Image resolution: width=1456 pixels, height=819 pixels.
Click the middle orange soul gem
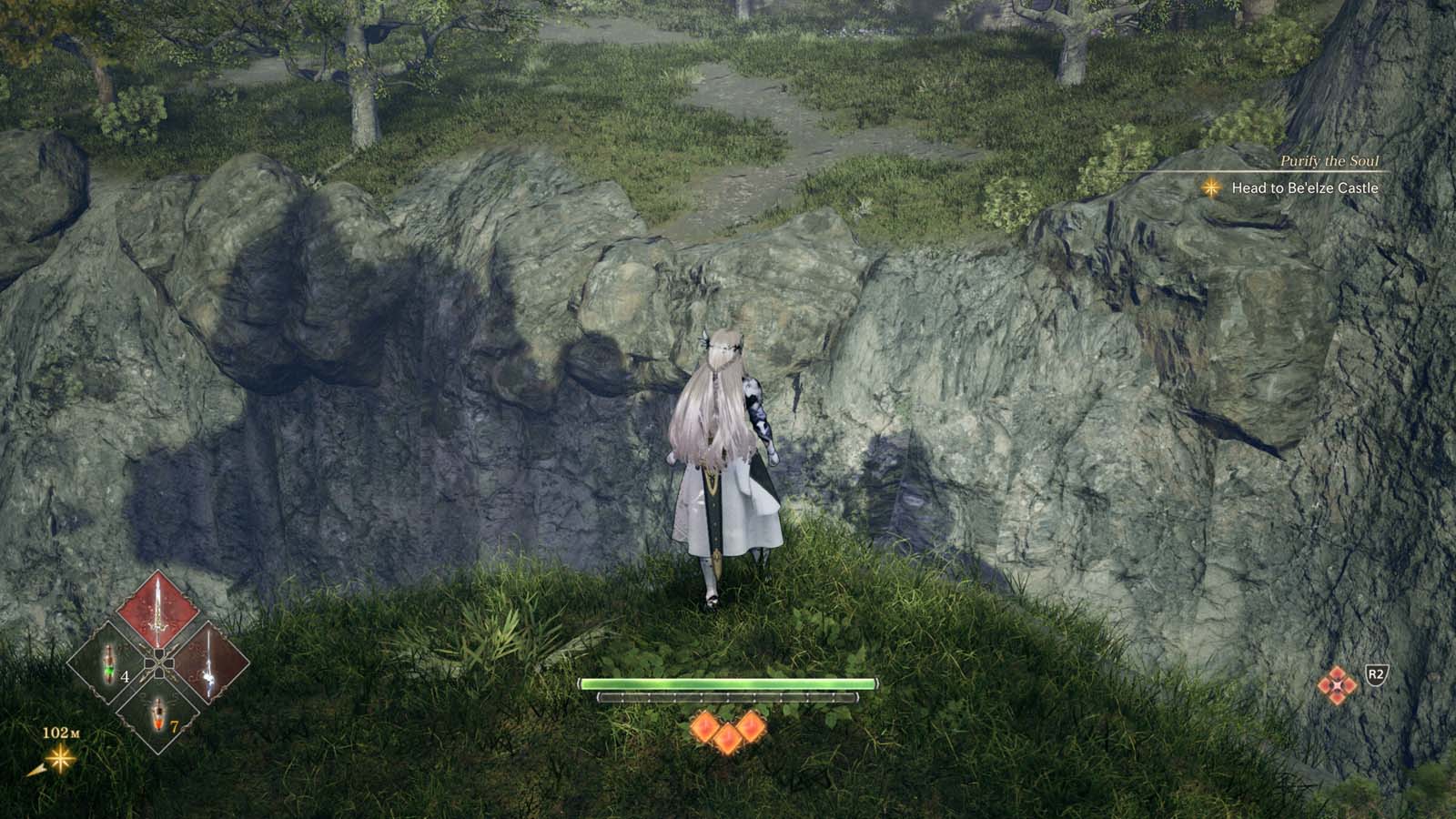click(728, 738)
